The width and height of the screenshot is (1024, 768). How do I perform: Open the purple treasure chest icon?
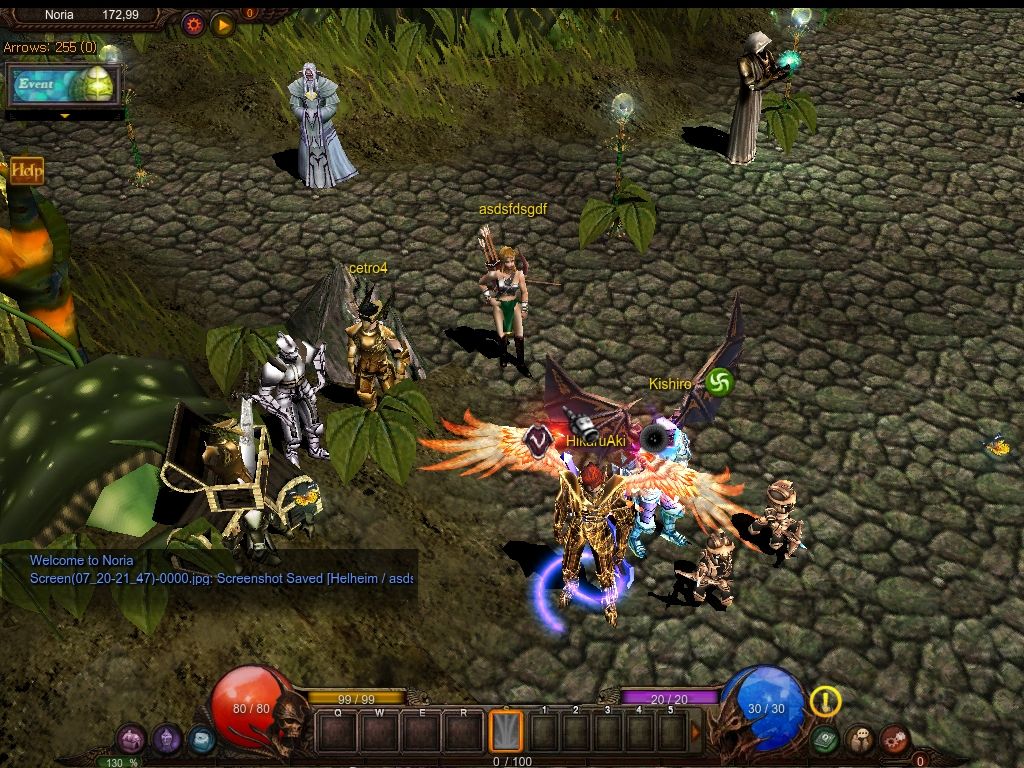coord(131,740)
